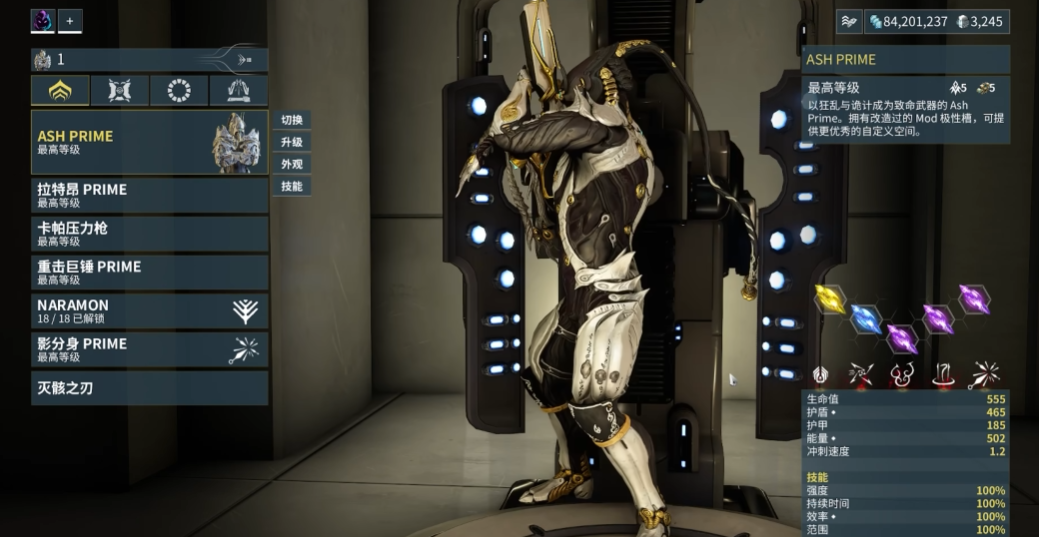Screen dimensions: 1039x537
Task: Open the NARAMON focus school entry
Action: [149, 310]
